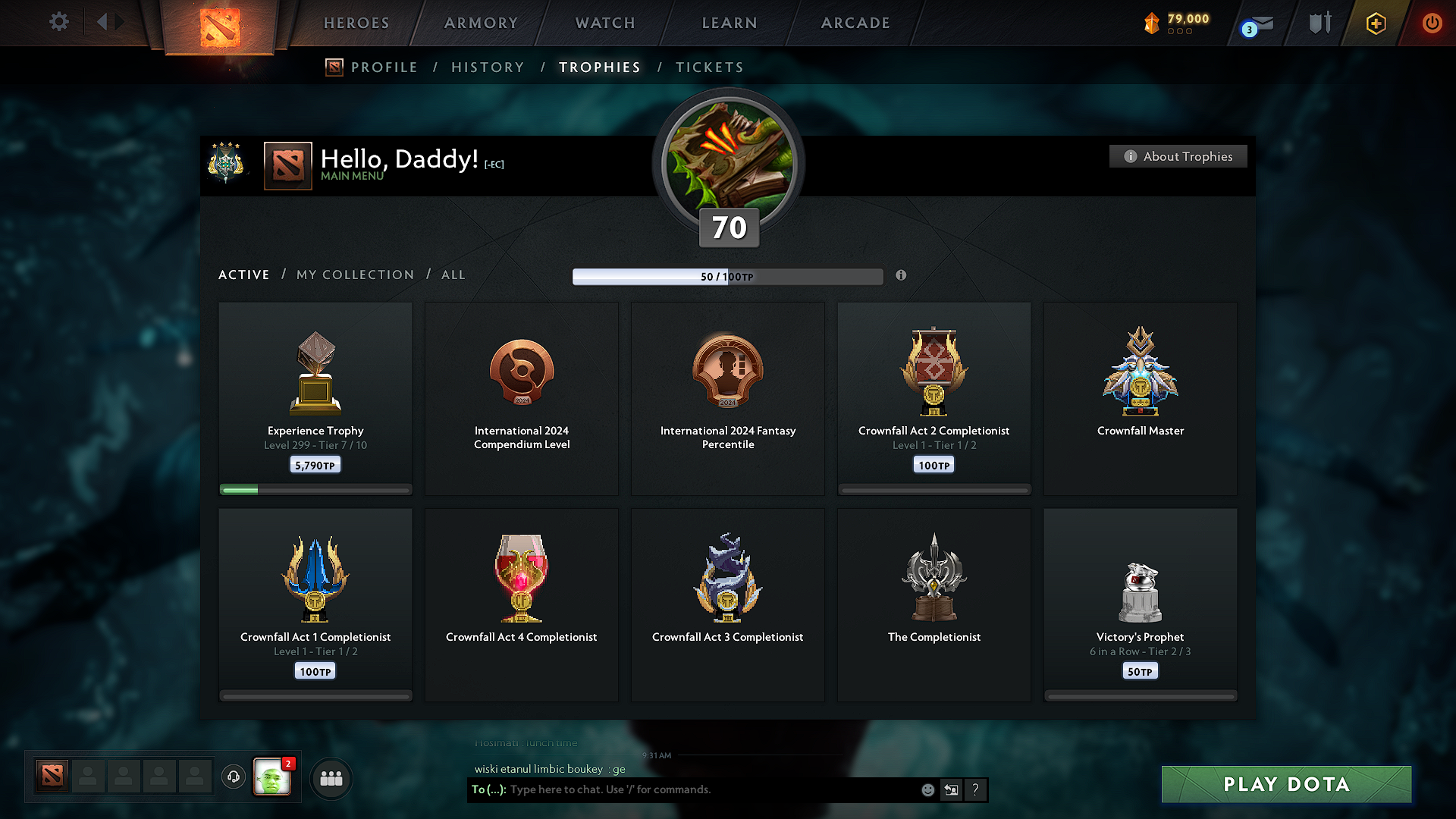Switch to the MY COLLECTION tab
Screen dimensions: 1456x819
tap(354, 275)
